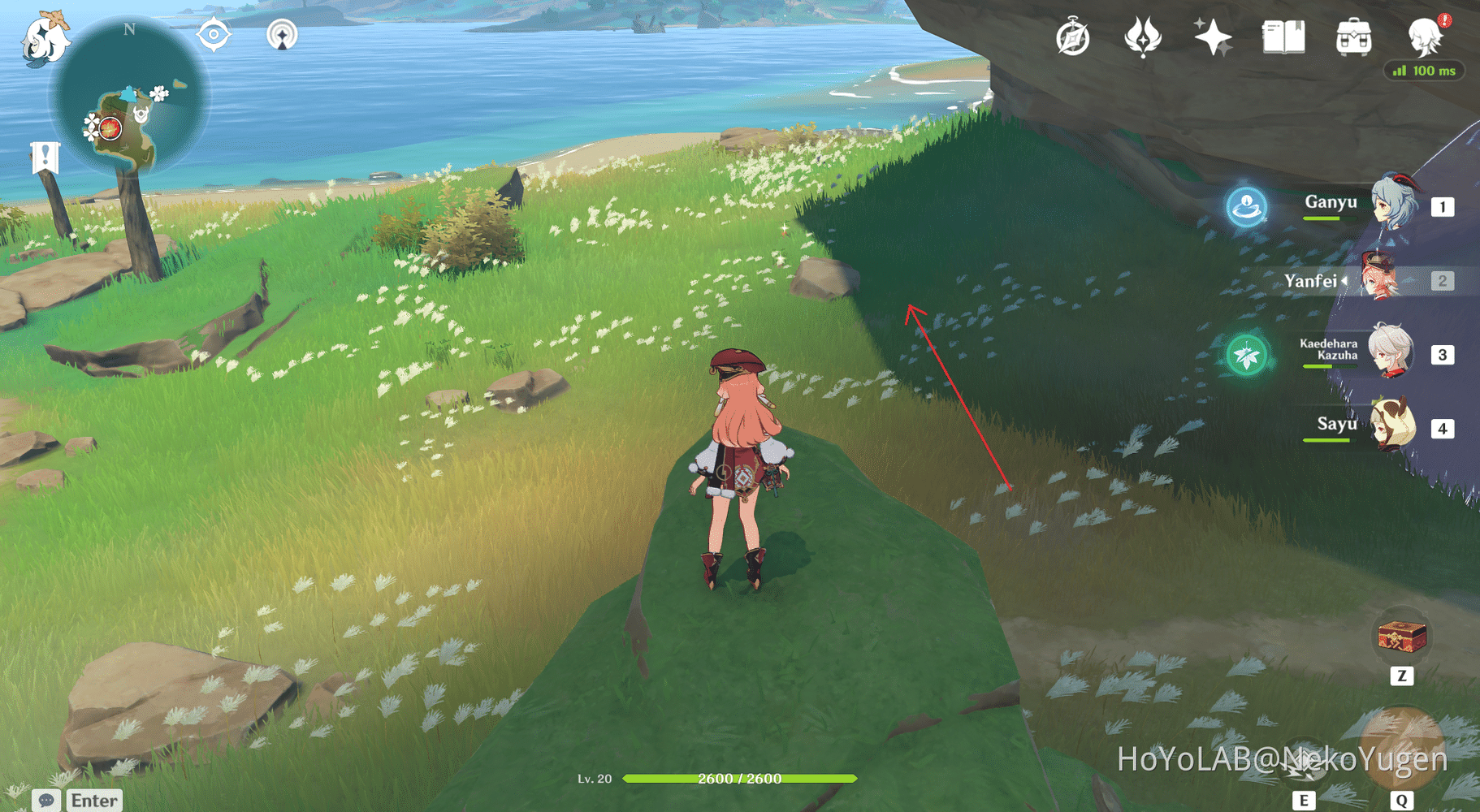Use the treasure chest gadget
1480x812 pixels.
tap(1402, 637)
